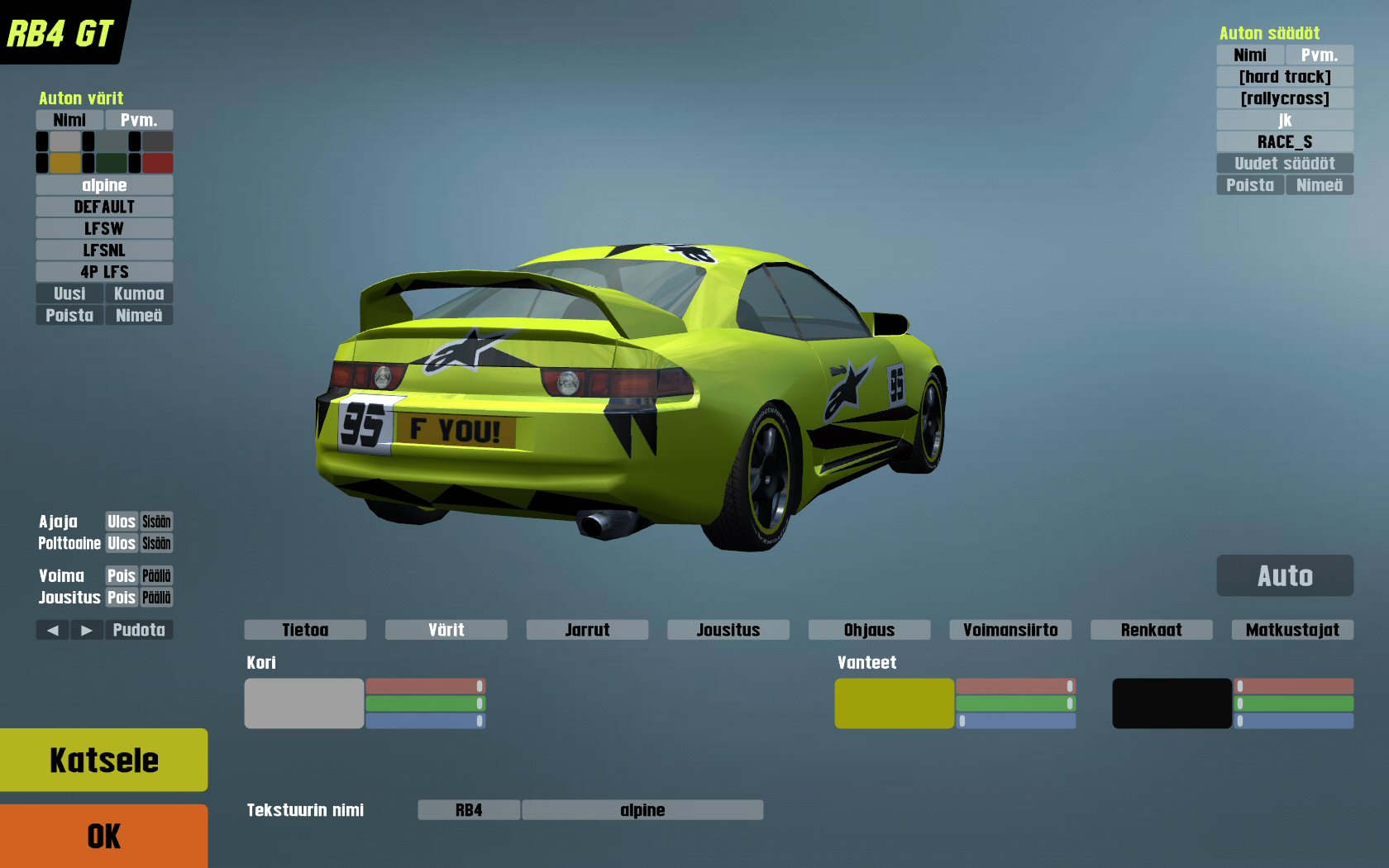
Task: Click the Auto button
Action: [1285, 575]
